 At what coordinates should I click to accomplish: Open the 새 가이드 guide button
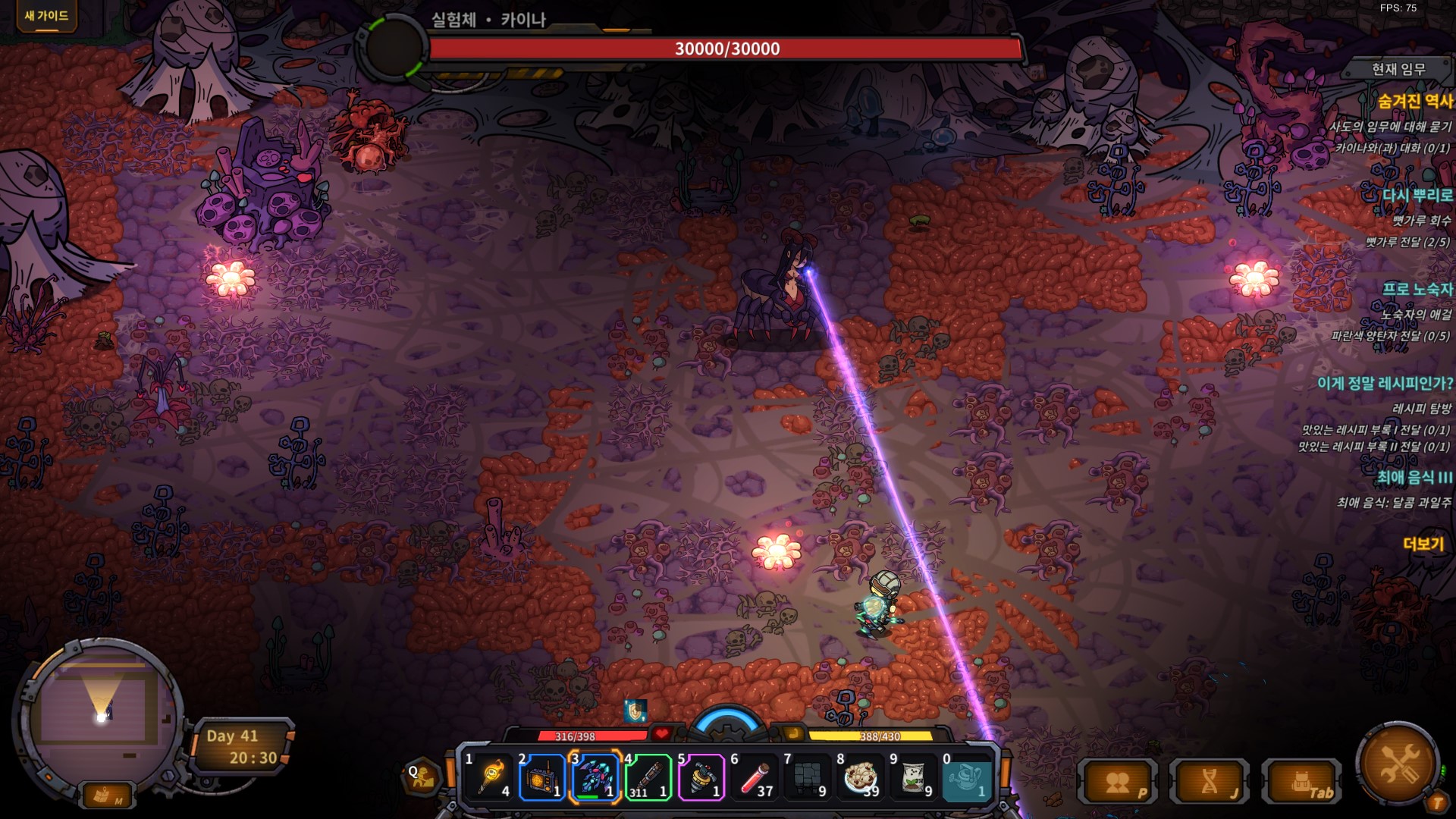pos(46,15)
